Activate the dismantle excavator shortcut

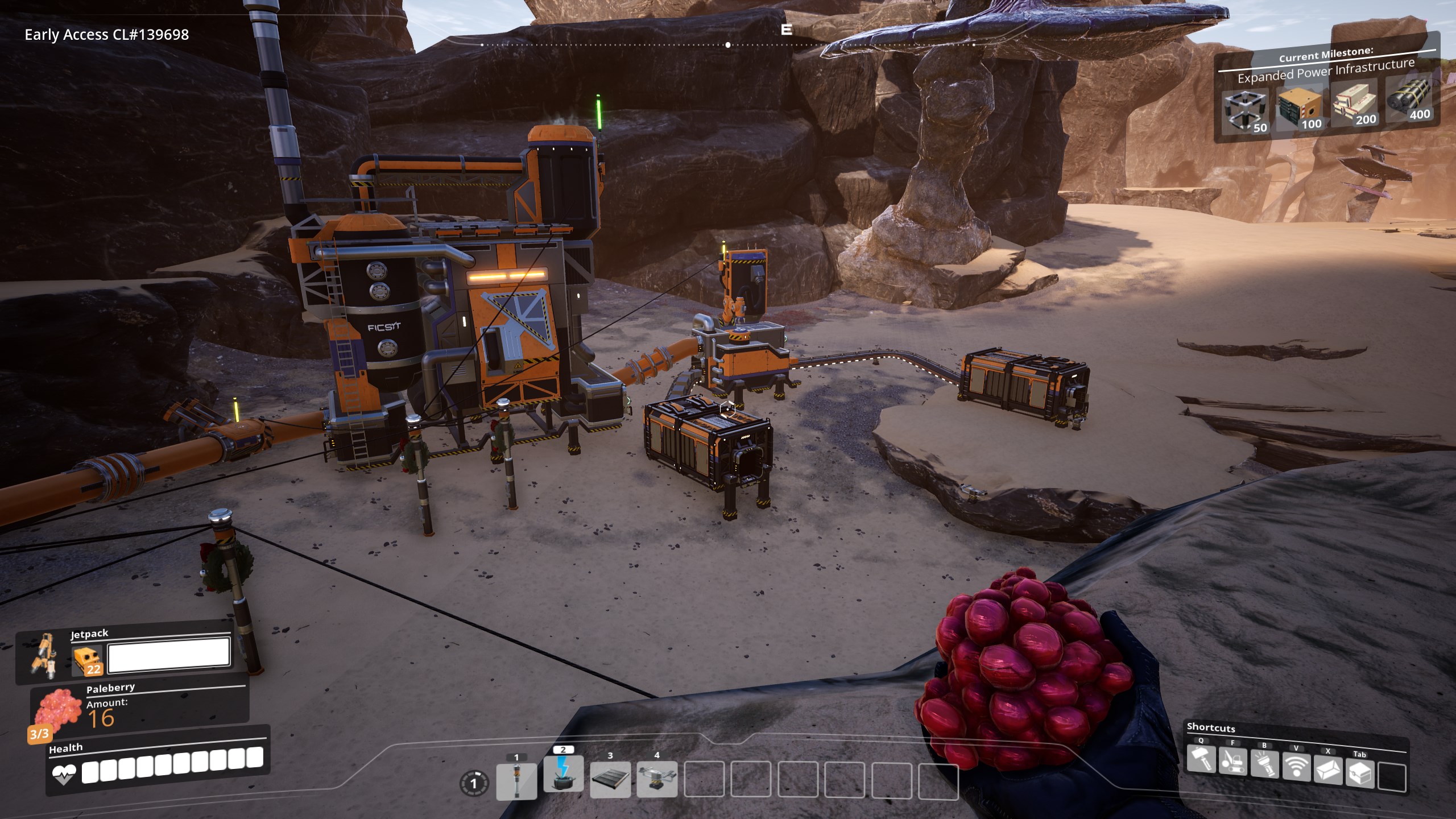click(x=1232, y=762)
